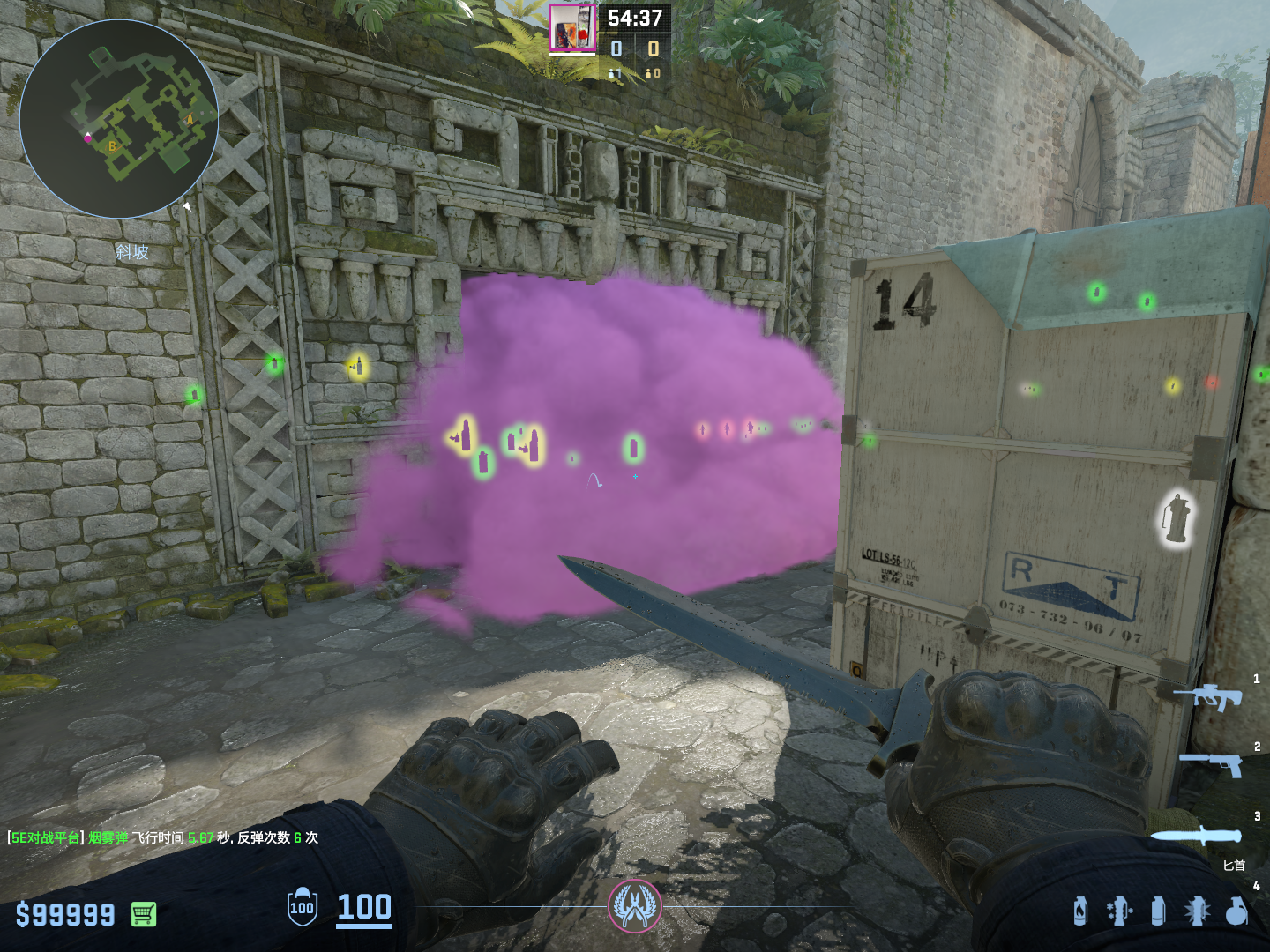The width and height of the screenshot is (1270, 952).
Task: Select the round HE grenade icon
Action: click(x=1236, y=911)
